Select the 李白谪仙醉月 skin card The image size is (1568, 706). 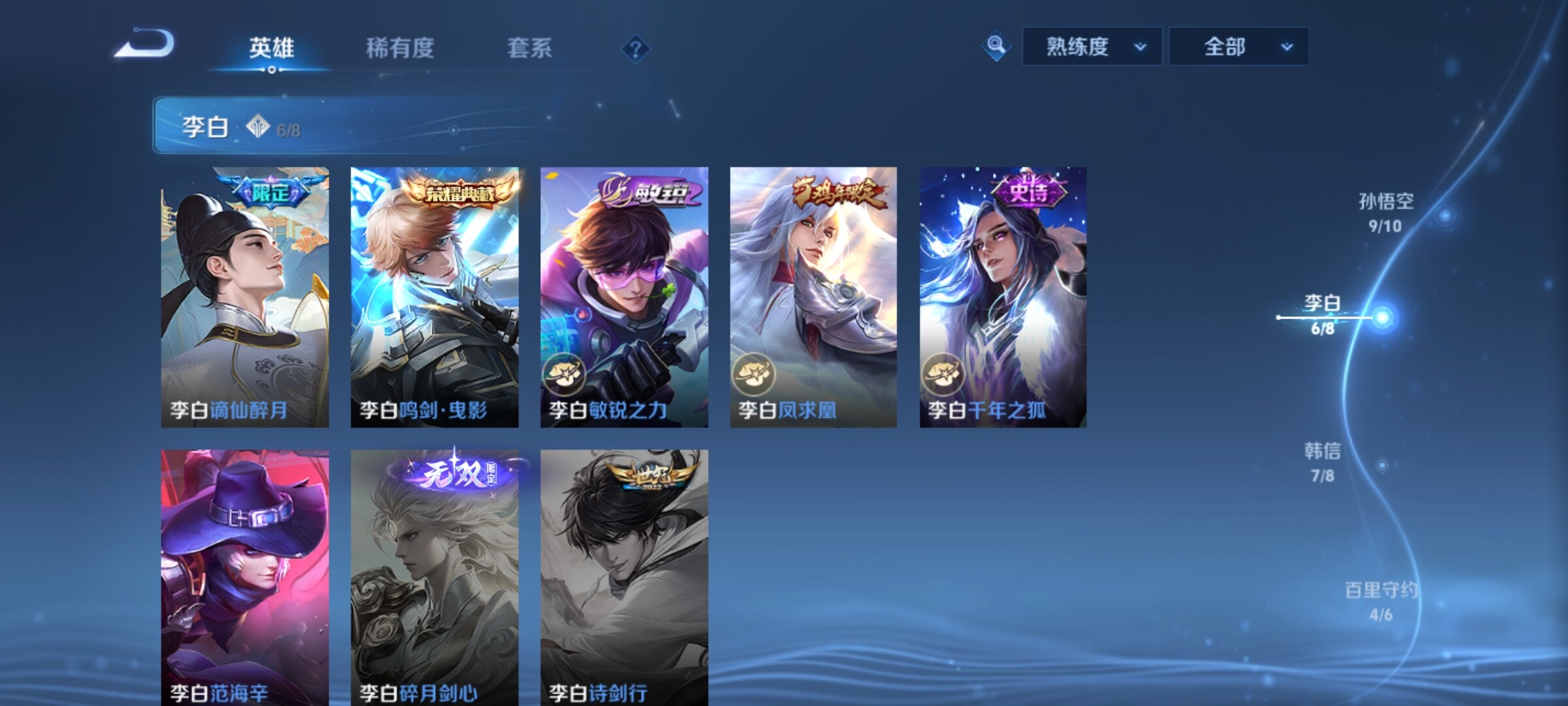click(x=245, y=297)
